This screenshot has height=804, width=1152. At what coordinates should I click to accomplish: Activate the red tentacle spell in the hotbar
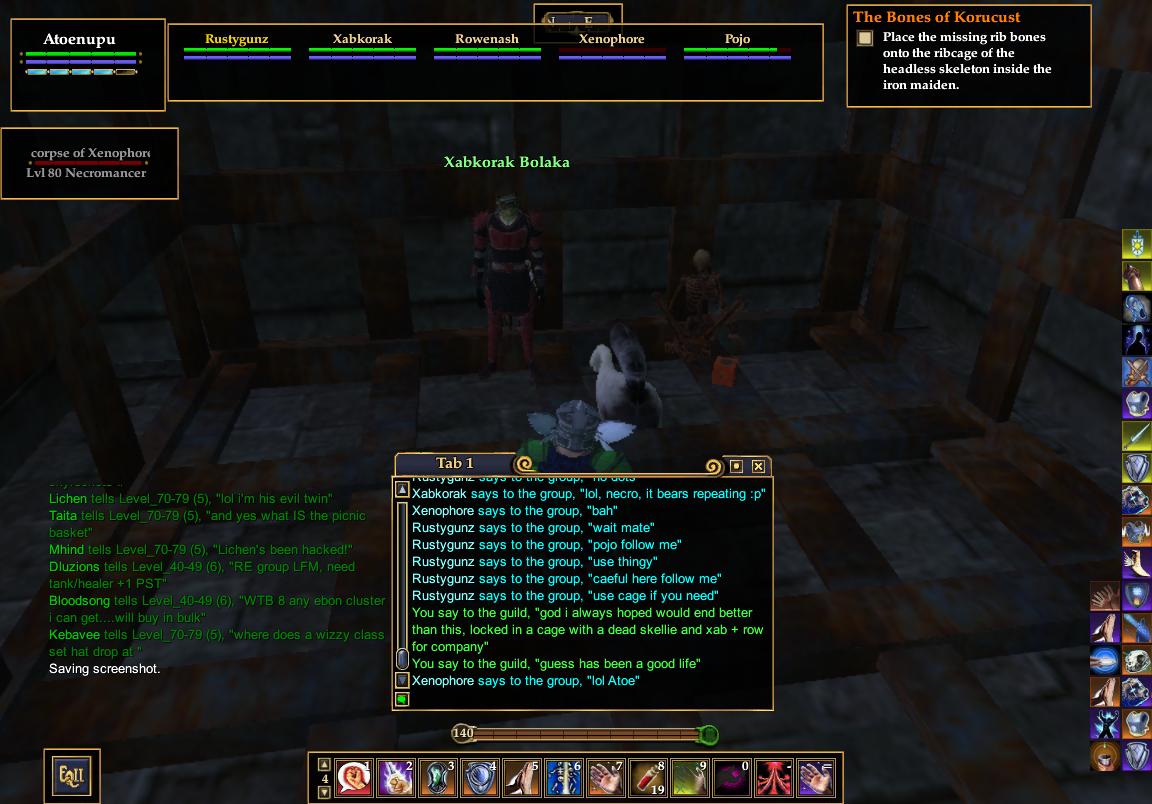774,777
